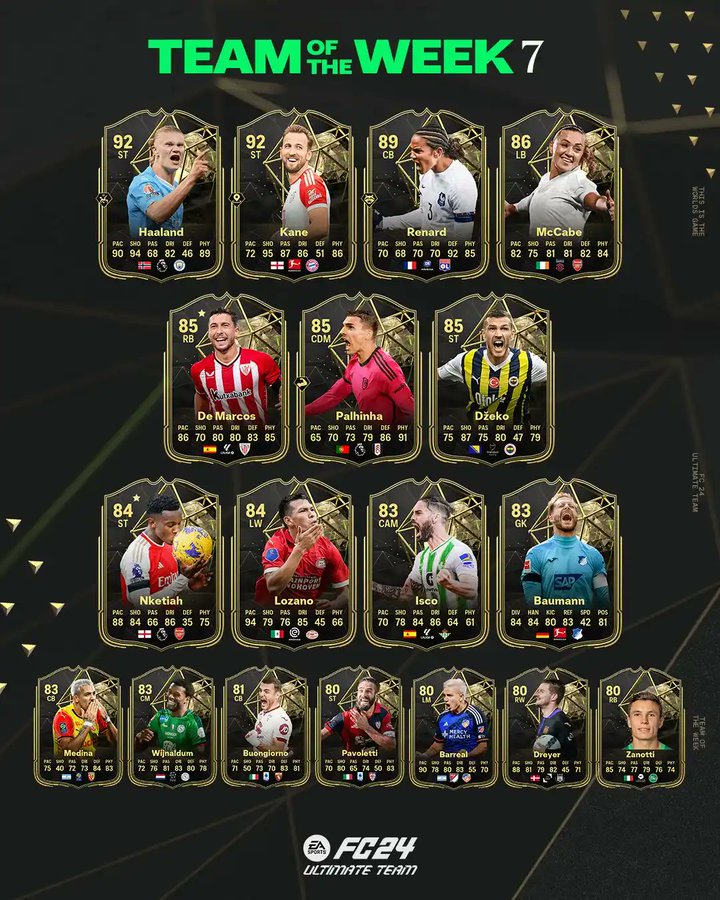Pick the Pavoletti 80 ST card
The height and width of the screenshot is (900, 720).
point(360,727)
